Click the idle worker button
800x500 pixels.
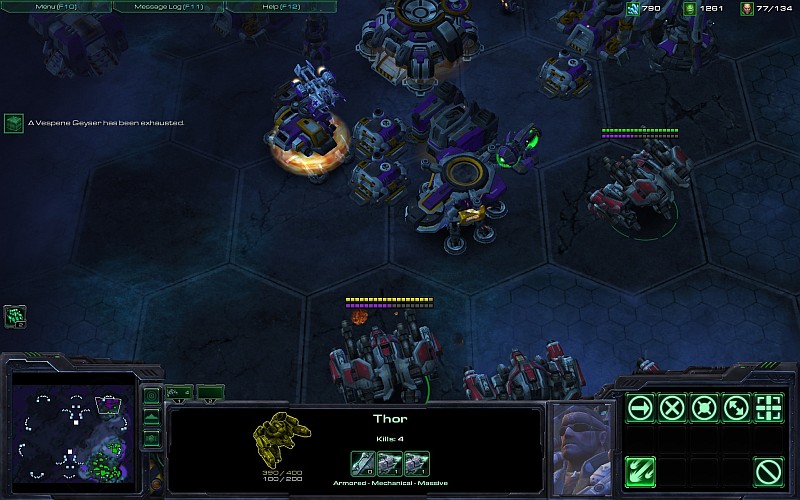tap(15, 317)
